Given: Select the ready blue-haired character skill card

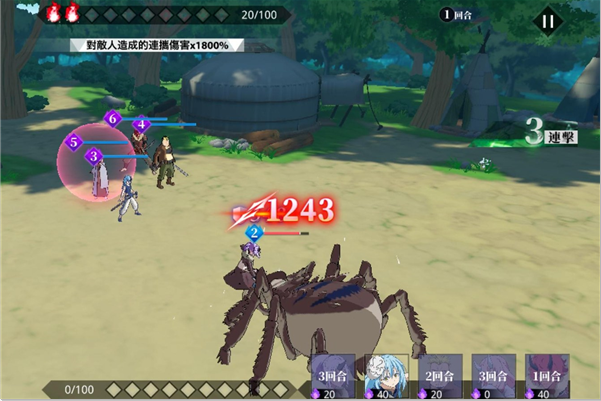Looking at the screenshot, I should coord(386,377).
